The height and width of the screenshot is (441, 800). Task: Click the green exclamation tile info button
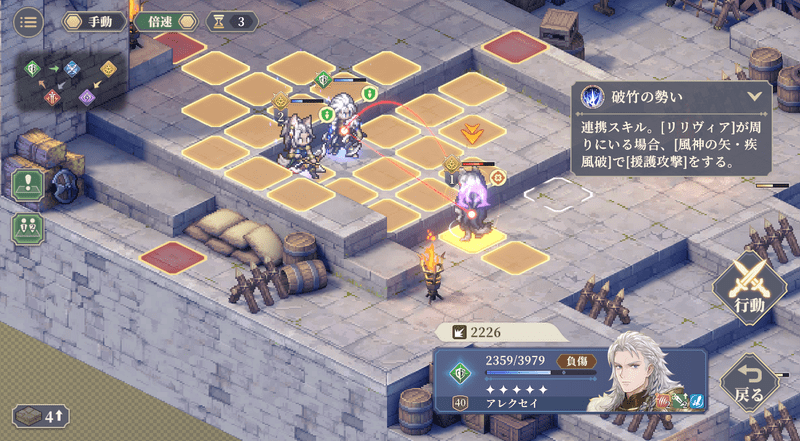[26, 186]
